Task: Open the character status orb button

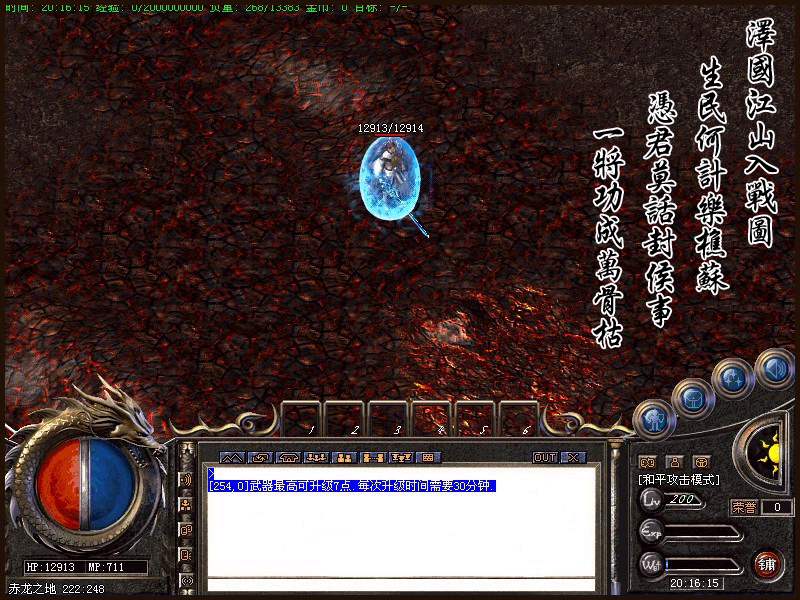Action: pyautogui.click(x=652, y=418)
